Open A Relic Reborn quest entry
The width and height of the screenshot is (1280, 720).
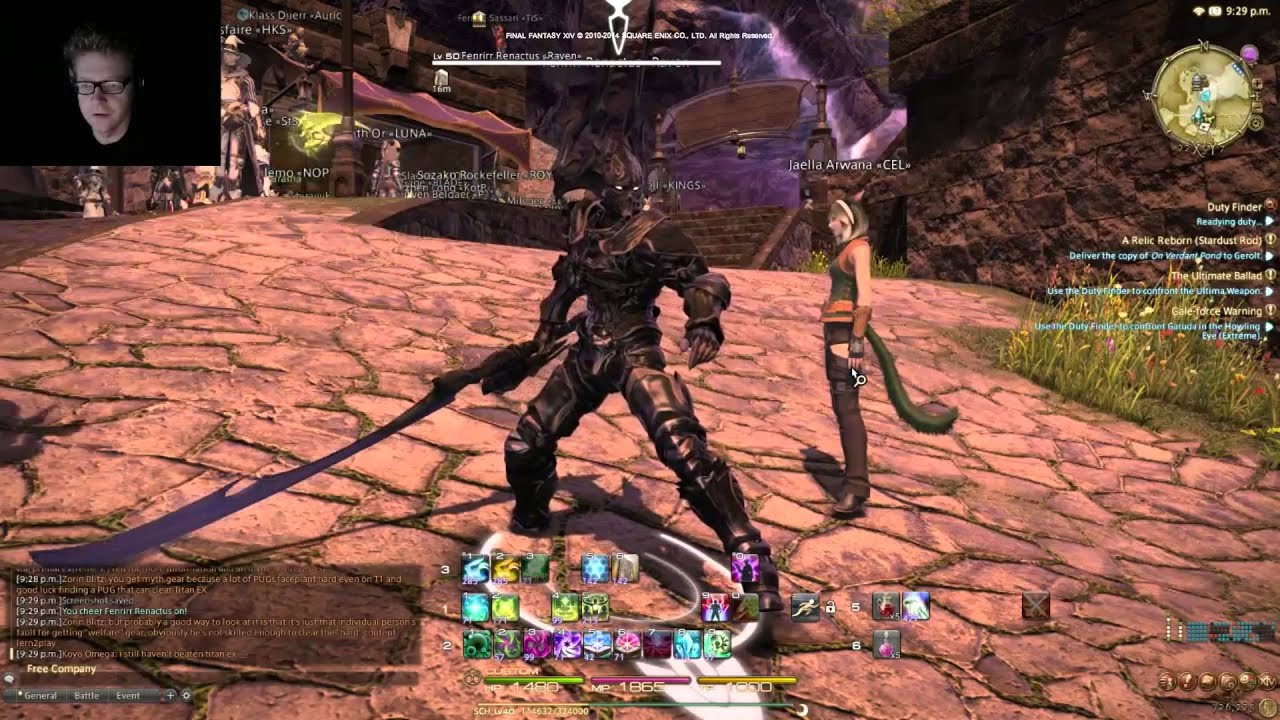point(1190,240)
